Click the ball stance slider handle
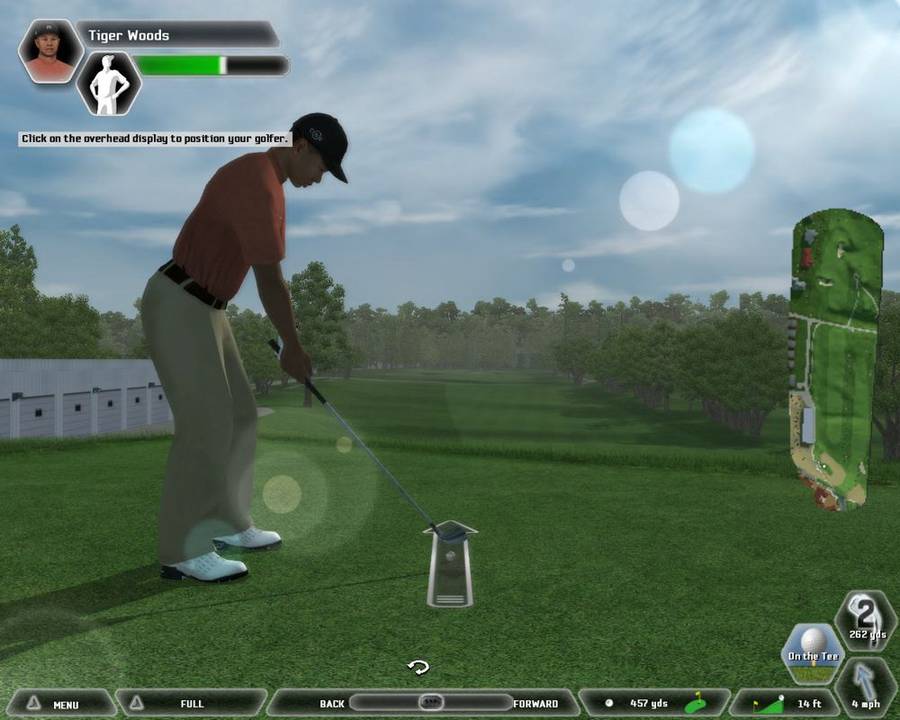 pos(430,702)
